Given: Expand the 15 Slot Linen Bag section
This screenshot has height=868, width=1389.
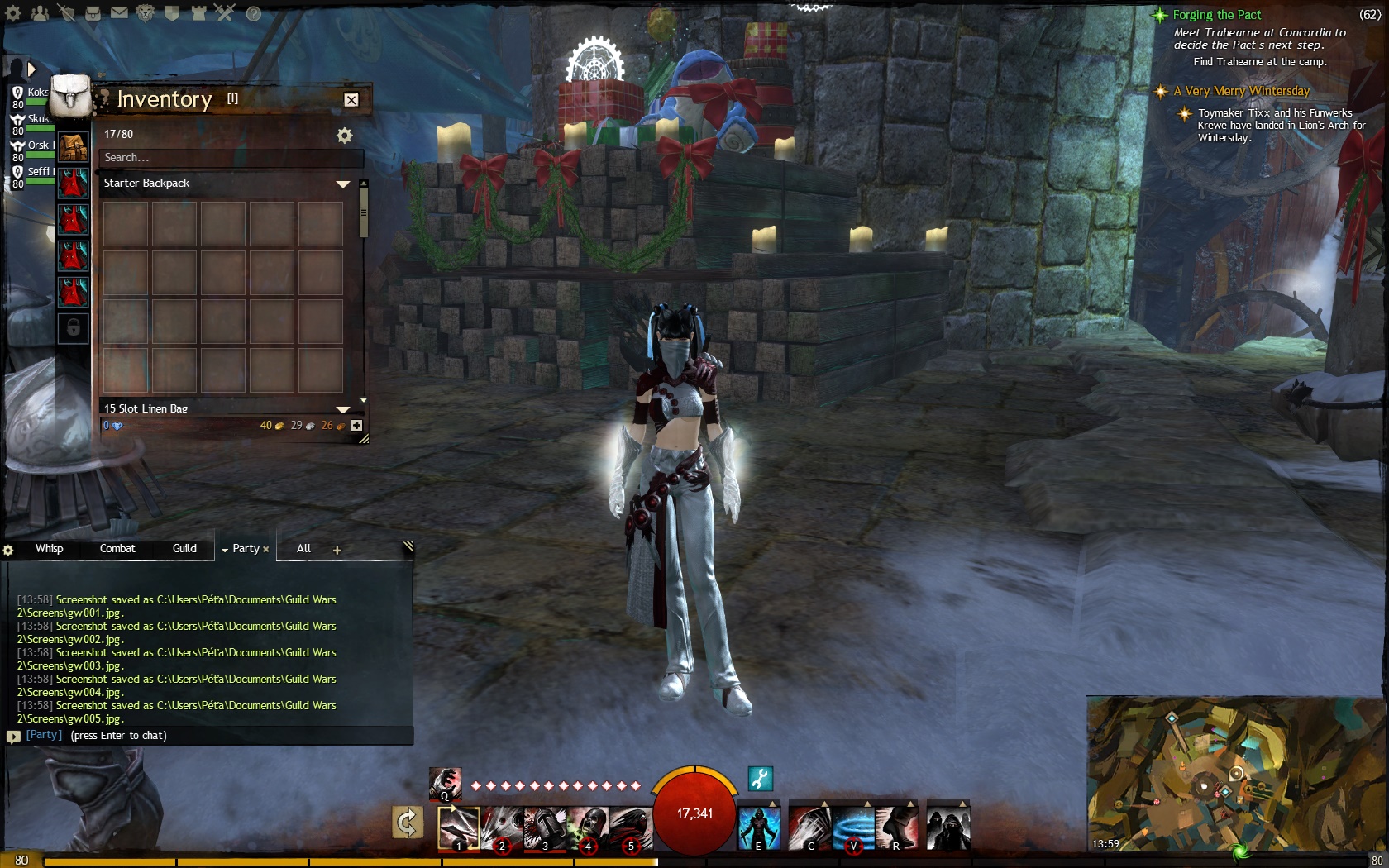Looking at the screenshot, I should click(x=342, y=409).
